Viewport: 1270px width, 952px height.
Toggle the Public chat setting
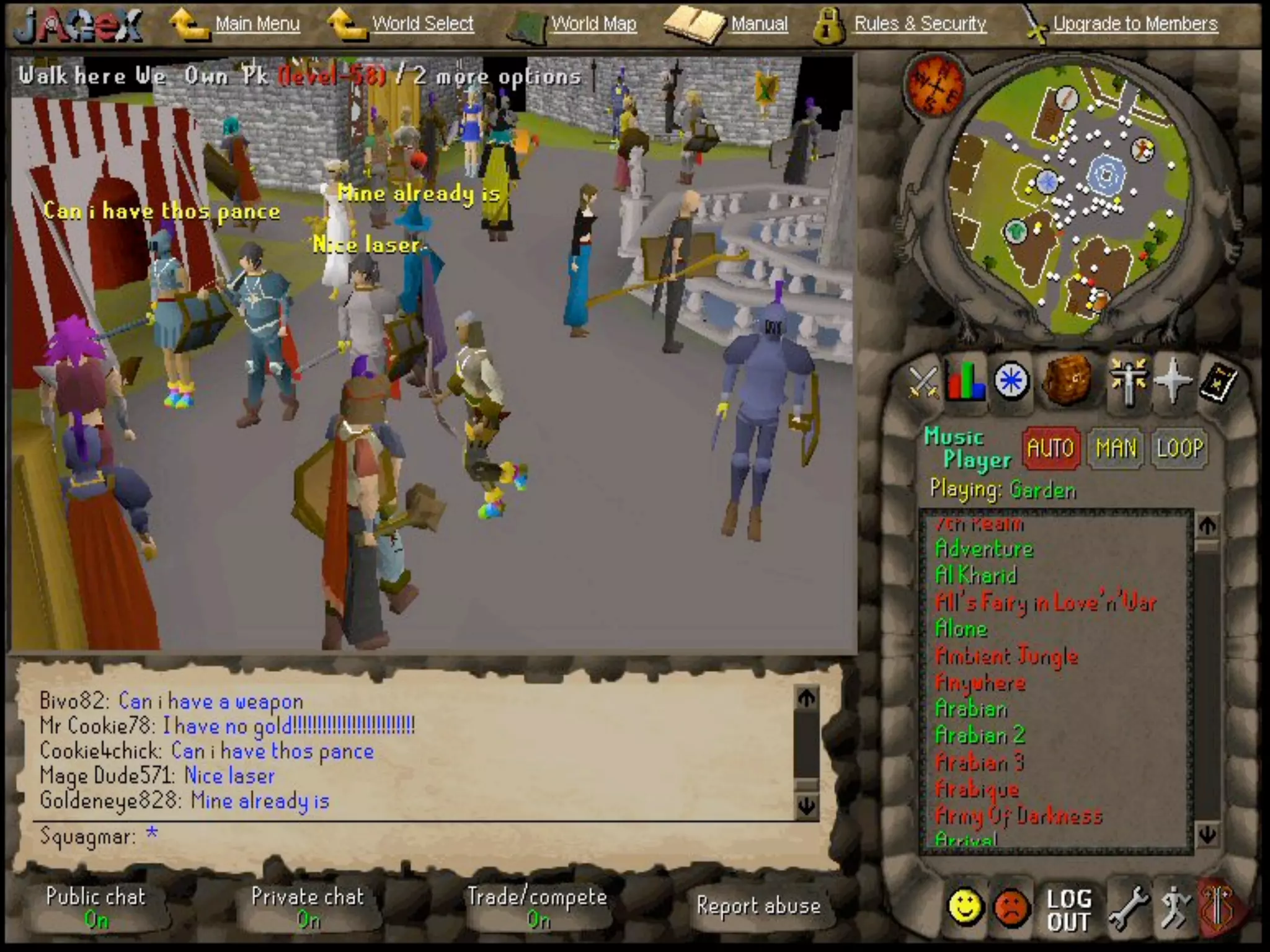(96, 907)
